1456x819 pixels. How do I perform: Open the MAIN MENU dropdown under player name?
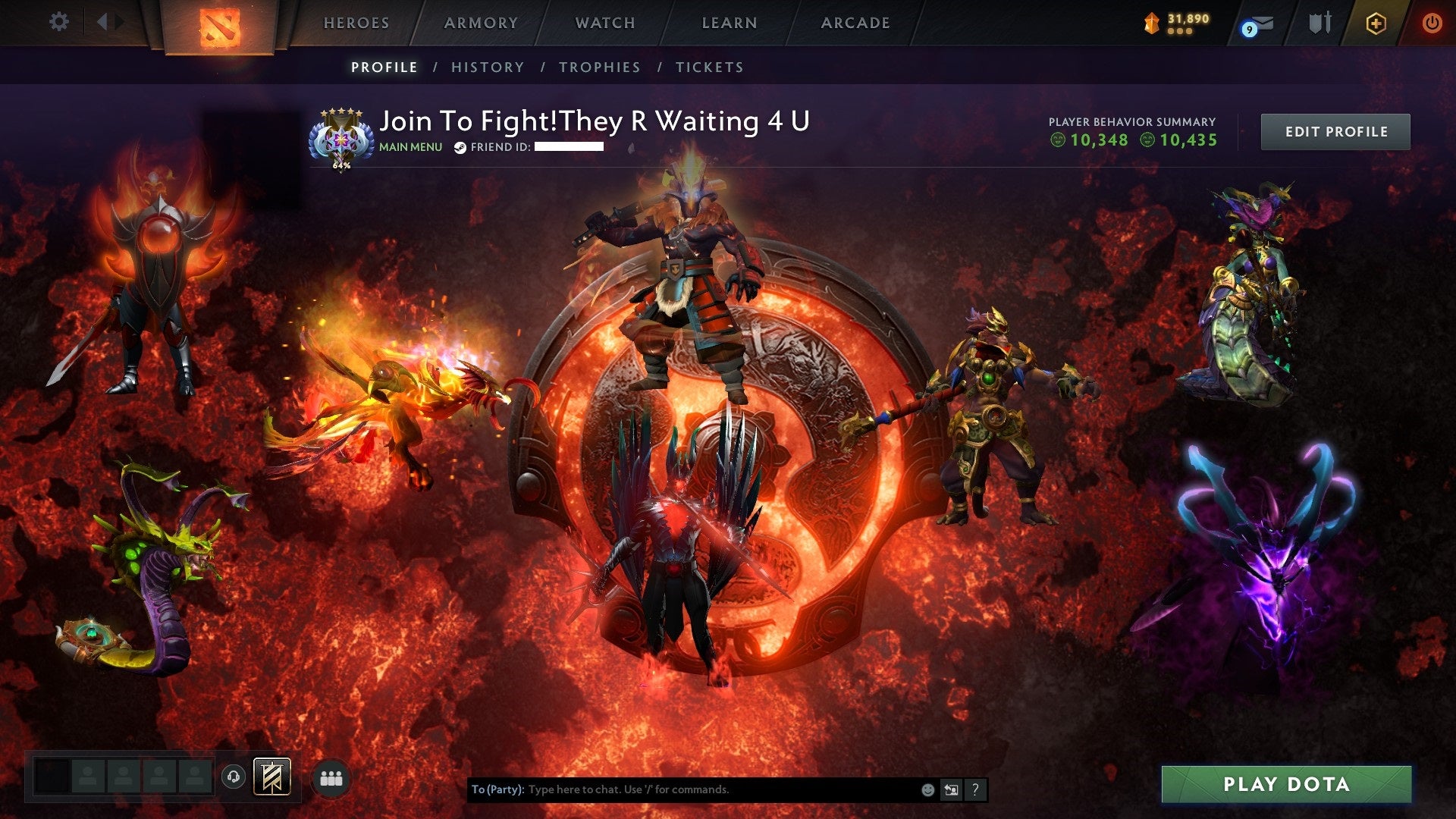(x=409, y=148)
